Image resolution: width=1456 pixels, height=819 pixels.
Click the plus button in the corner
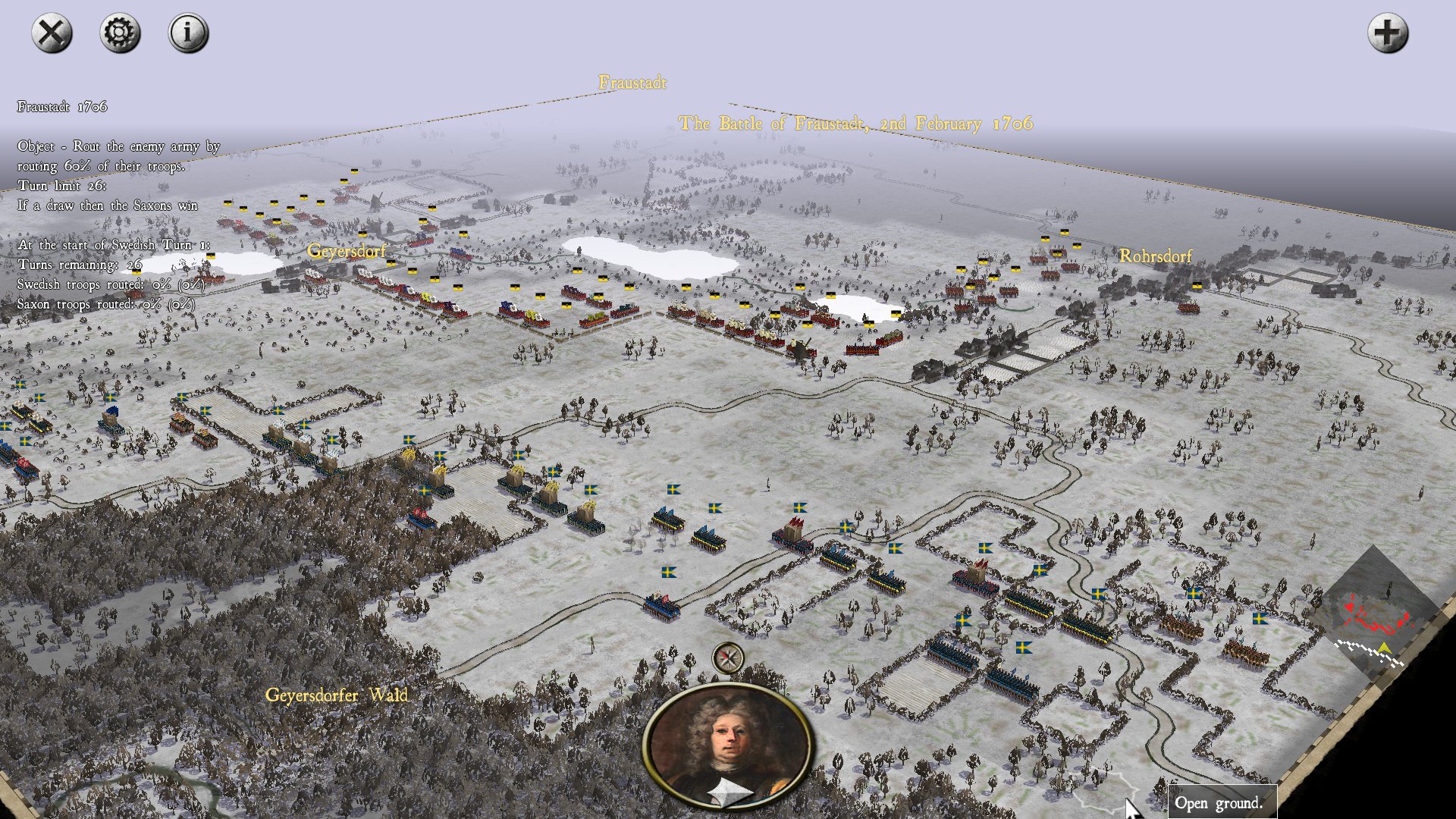point(1387,33)
